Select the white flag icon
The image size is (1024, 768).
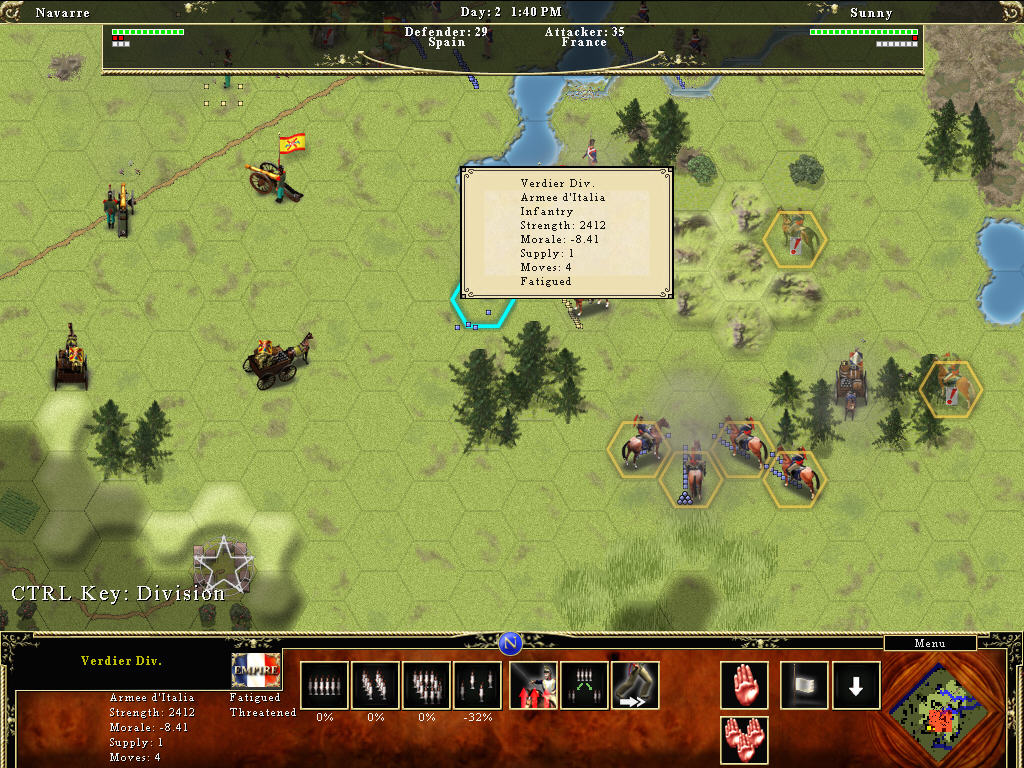pyautogui.click(x=804, y=685)
